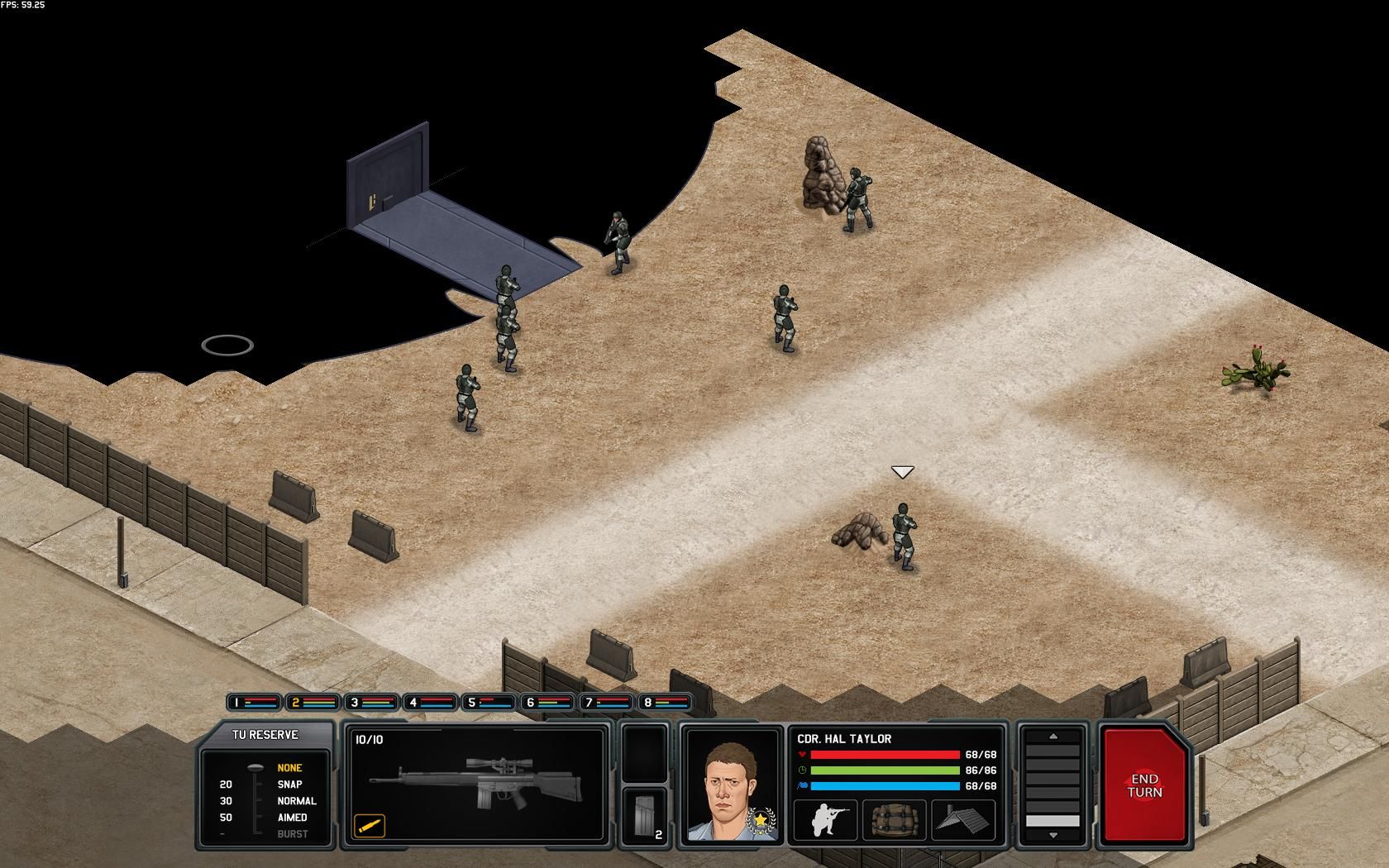Image resolution: width=1389 pixels, height=868 pixels.
Task: Reserve time units for Aimed shot
Action: (292, 818)
